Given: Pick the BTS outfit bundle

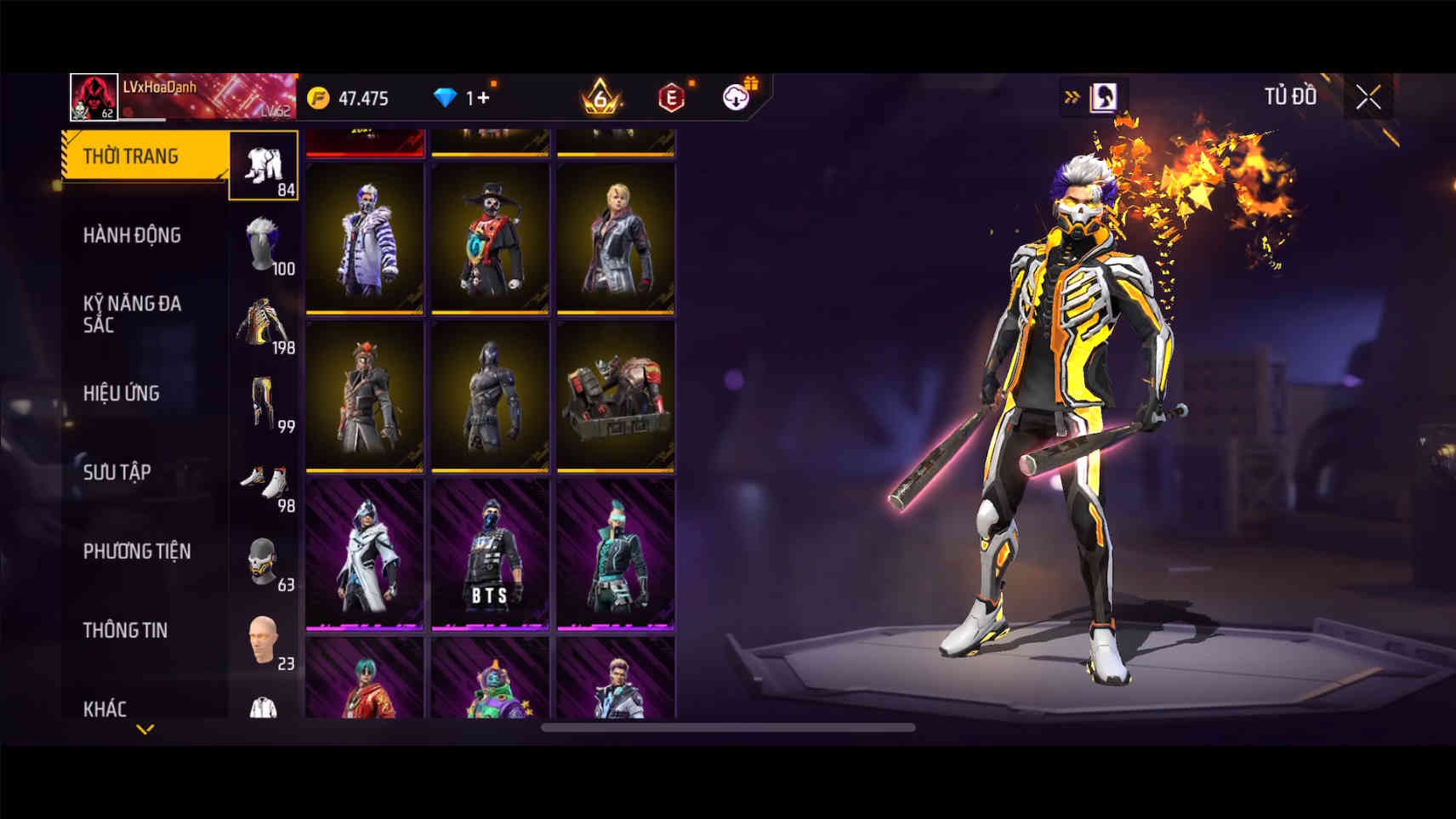Looking at the screenshot, I should tap(490, 555).
